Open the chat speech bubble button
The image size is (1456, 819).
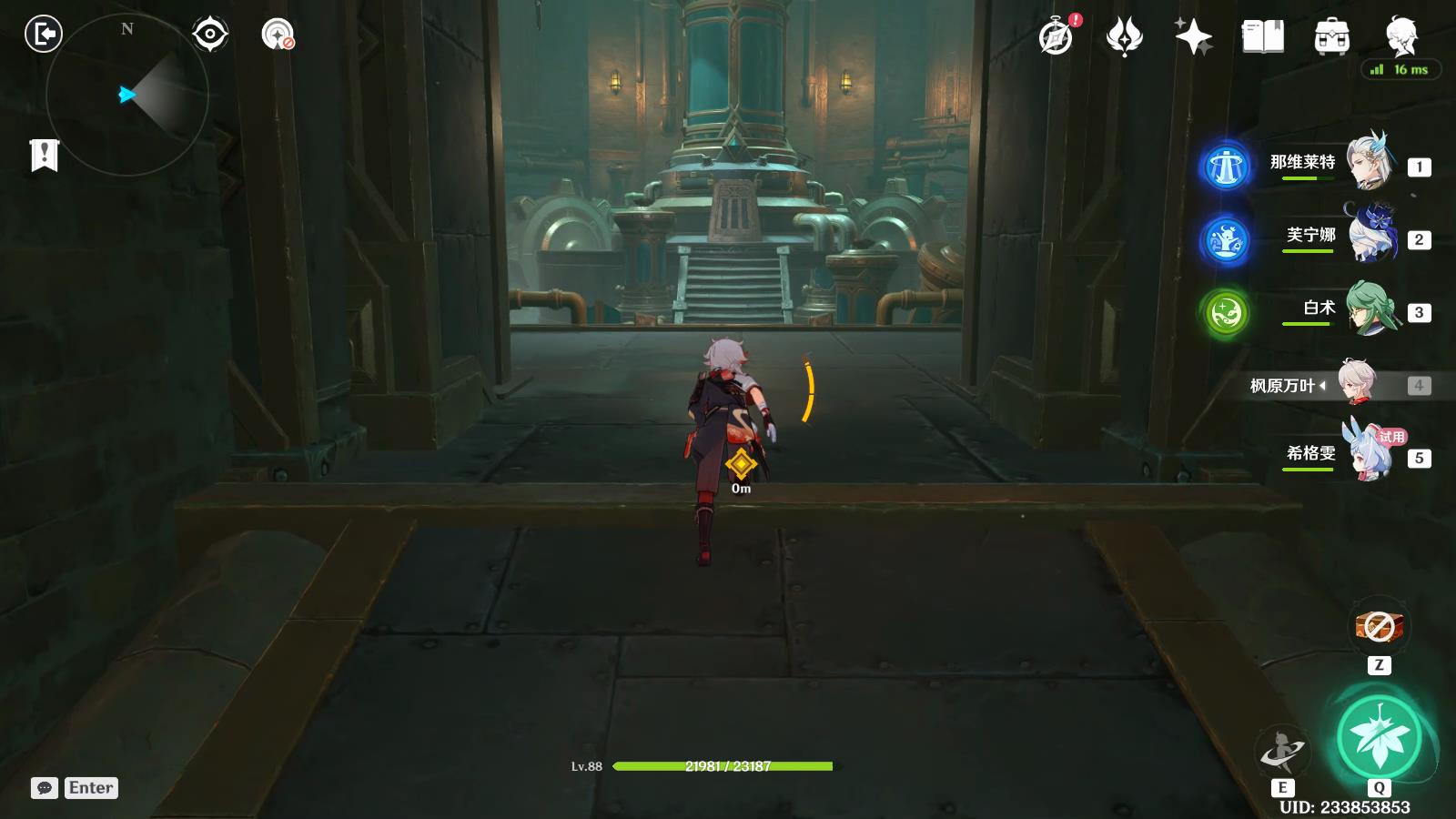click(x=45, y=788)
